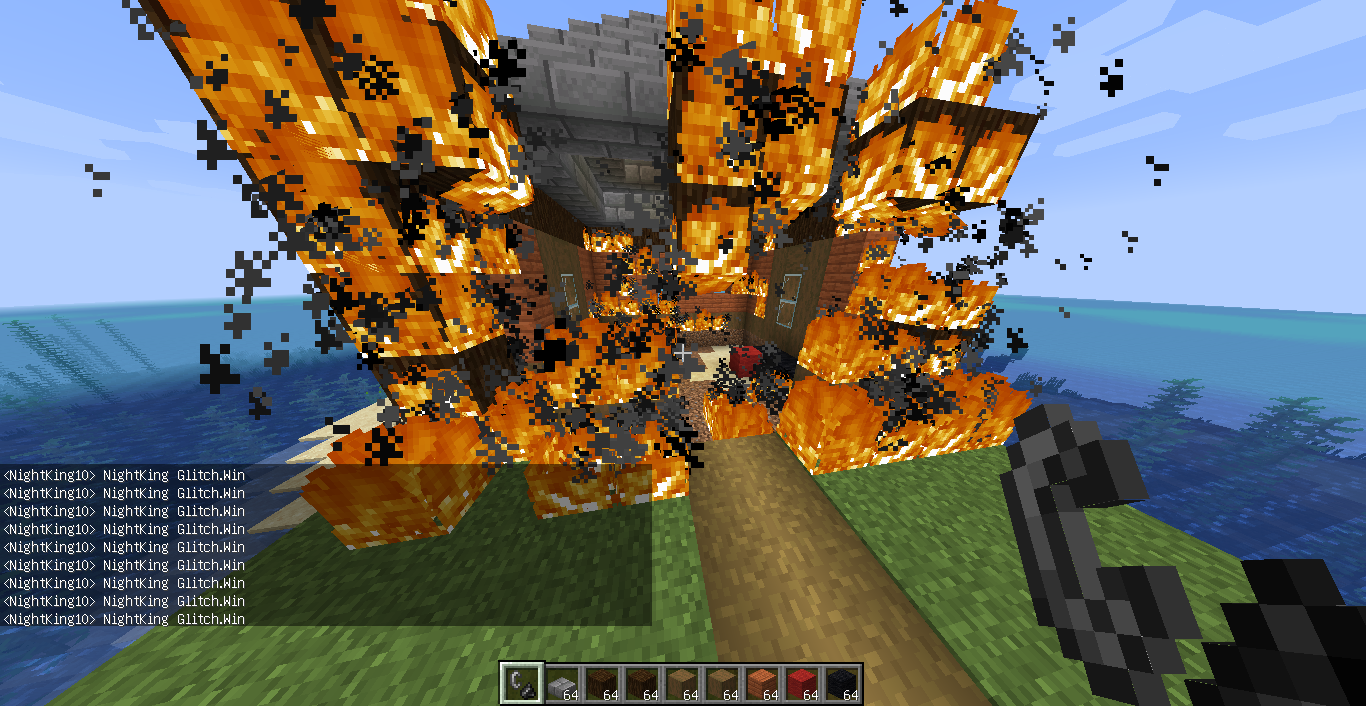The image size is (1366, 706).
Task: Select the flint and steel hotbar slot
Action: coord(522,684)
